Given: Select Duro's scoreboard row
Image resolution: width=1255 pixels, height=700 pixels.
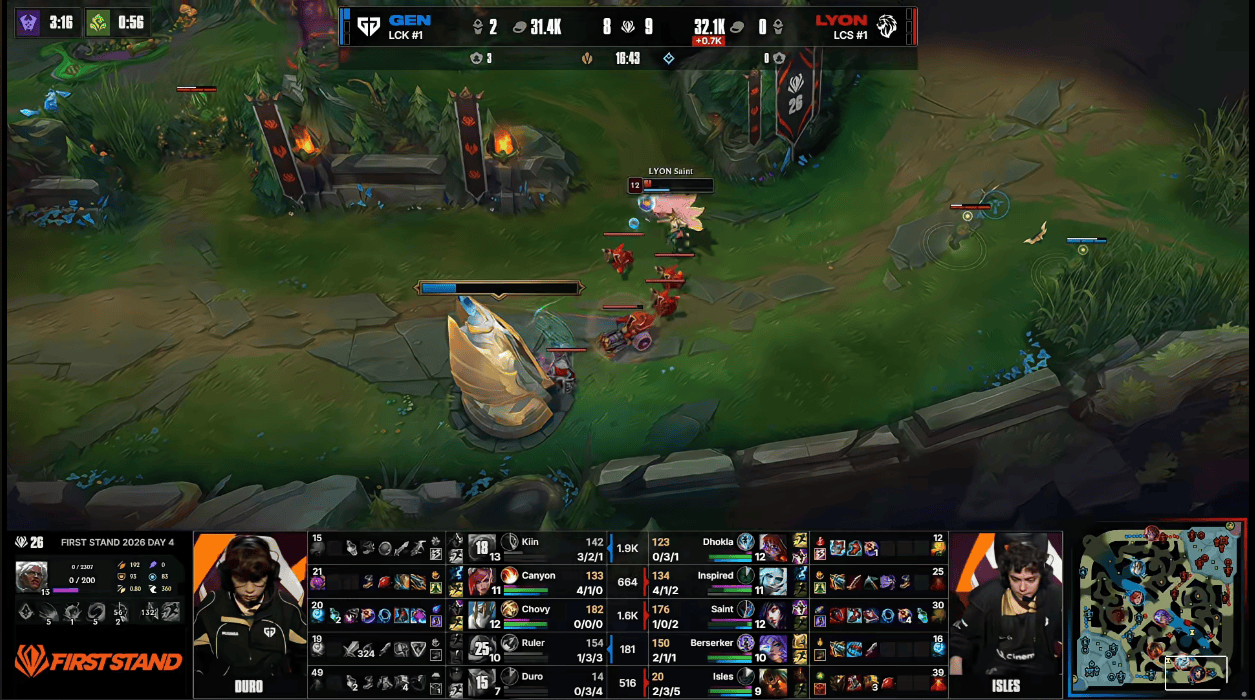Looking at the screenshot, I should 528,683.
